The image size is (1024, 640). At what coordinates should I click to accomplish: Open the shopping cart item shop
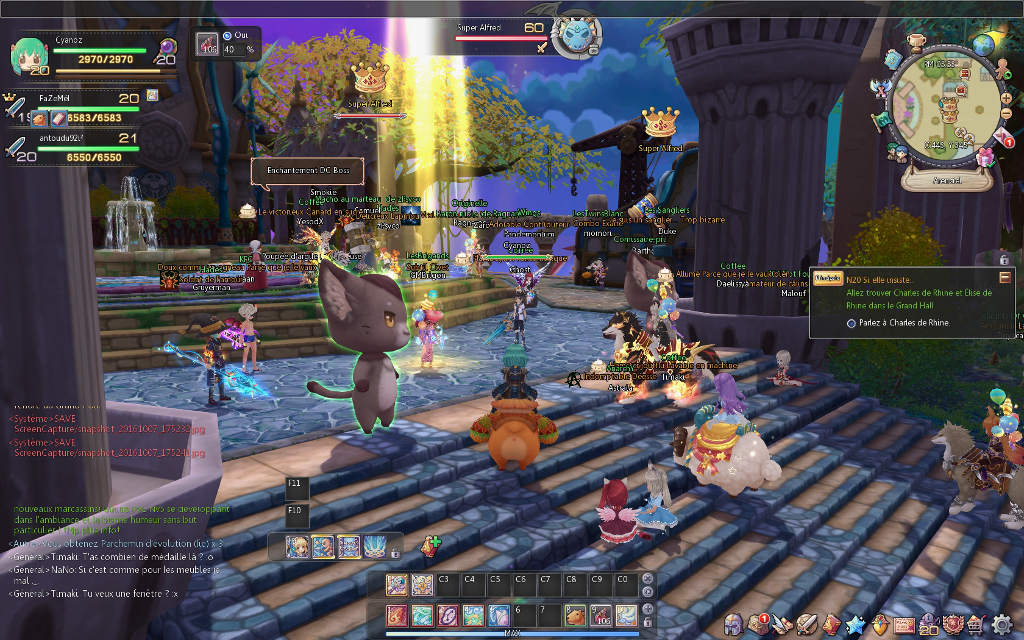pos(975,625)
